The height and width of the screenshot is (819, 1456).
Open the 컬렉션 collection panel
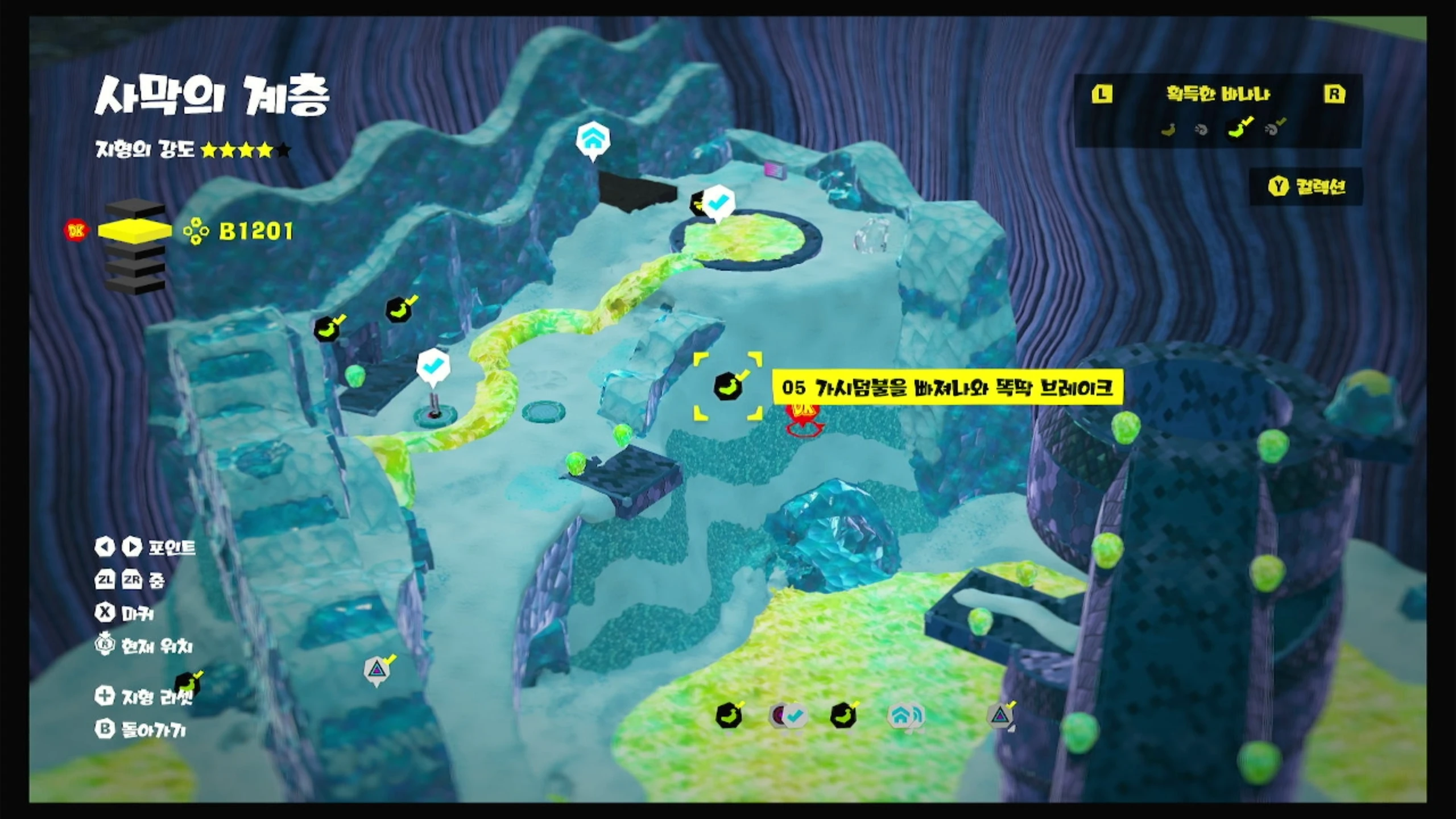[x=1307, y=187]
